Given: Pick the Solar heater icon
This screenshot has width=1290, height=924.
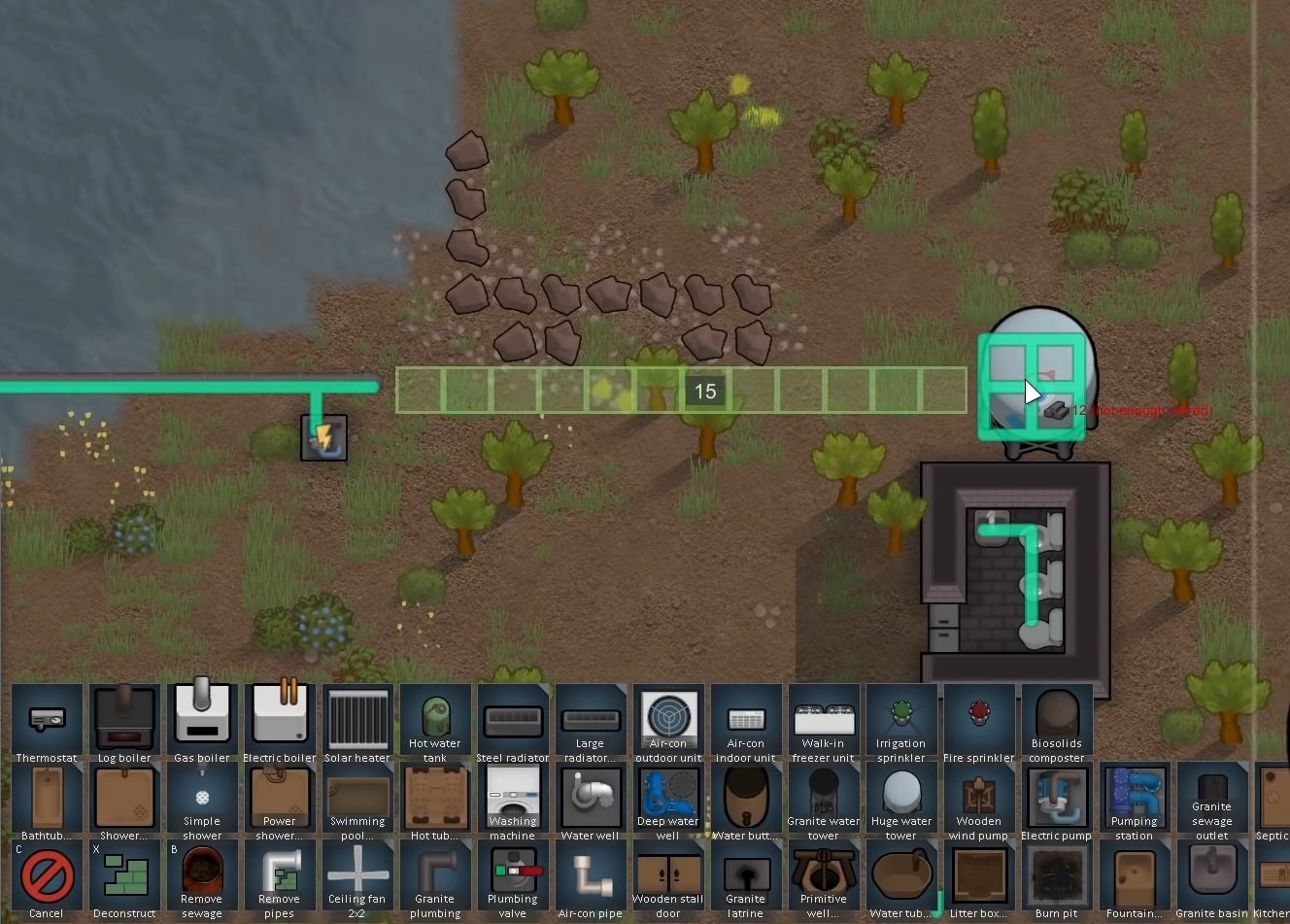Looking at the screenshot, I should tap(357, 719).
